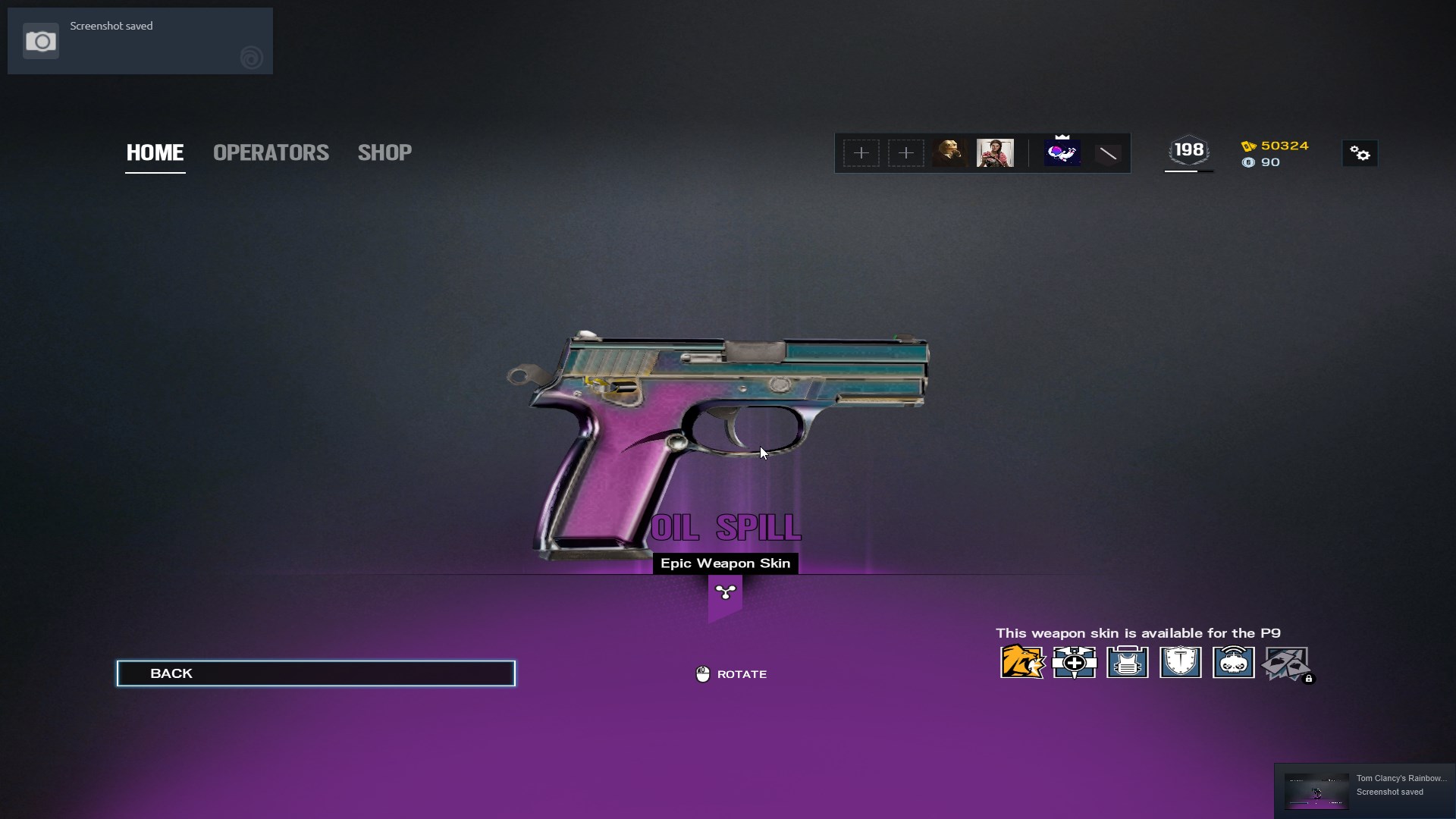The height and width of the screenshot is (819, 1456).
Task: Open the settings gear menu
Action: pyautogui.click(x=1360, y=154)
